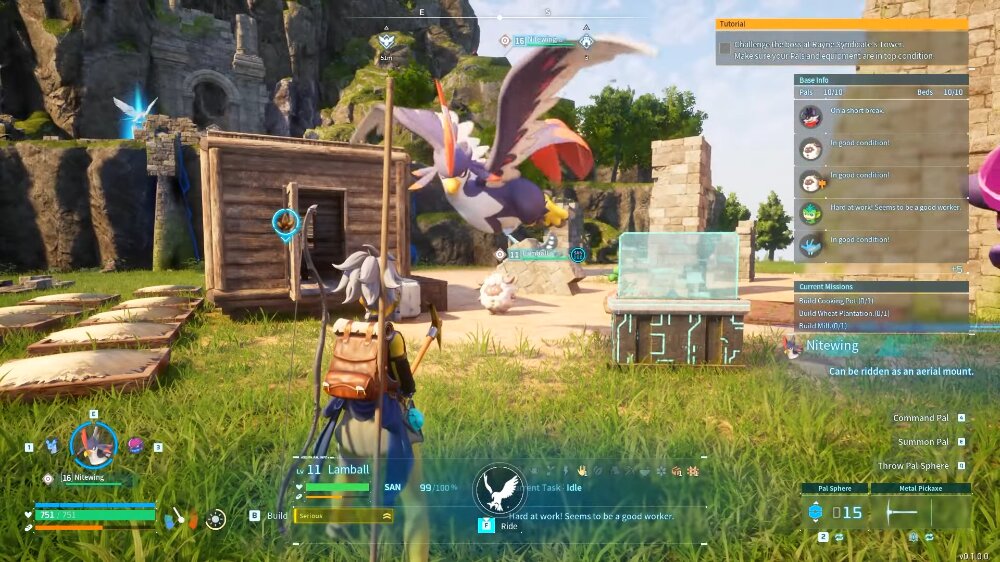1000x562 pixels.
Task: Open the Current Missions list
Action: click(881, 286)
